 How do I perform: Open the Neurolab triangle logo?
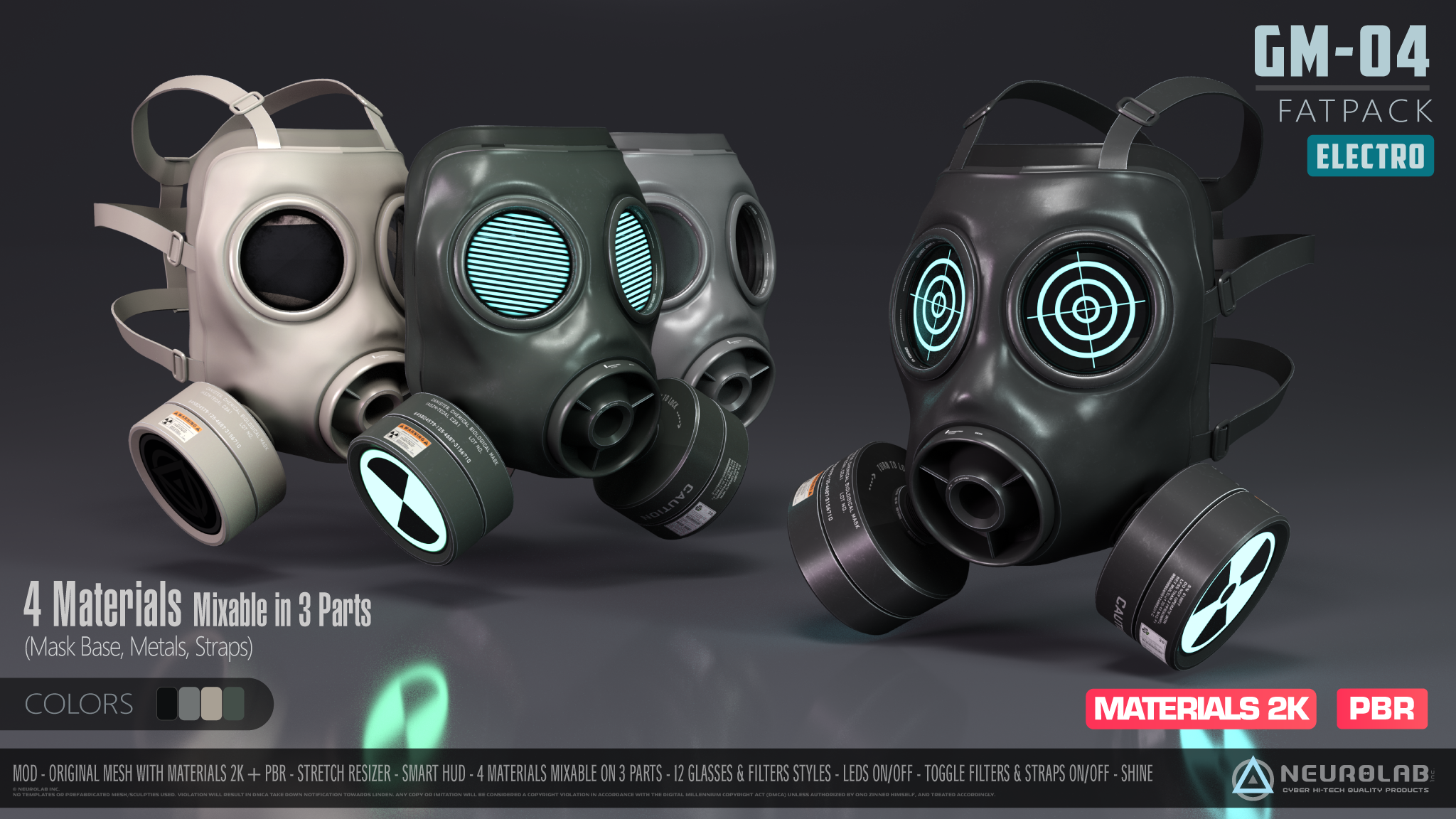point(1253,776)
